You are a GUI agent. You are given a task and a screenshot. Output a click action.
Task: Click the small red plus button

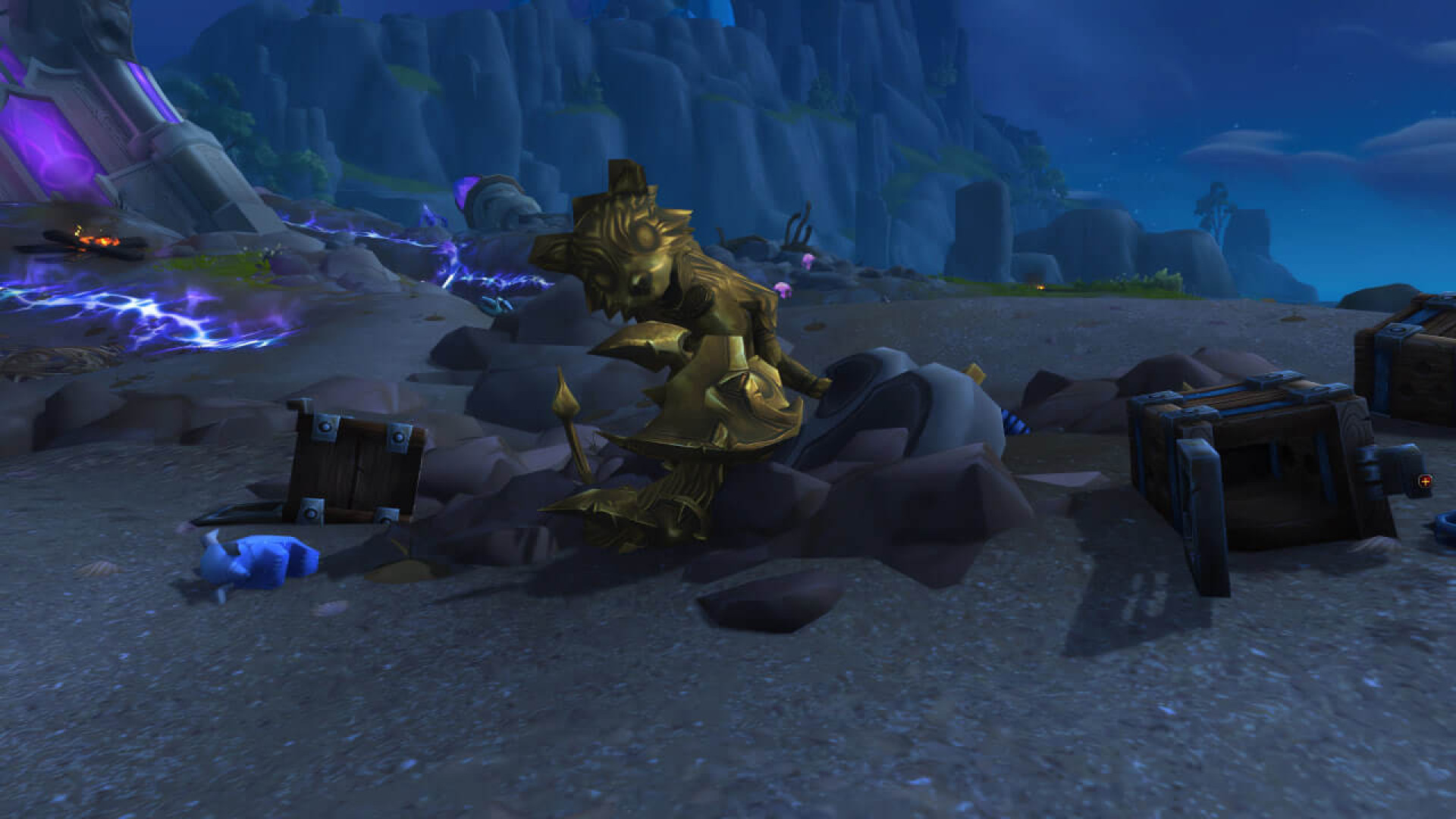pos(1425,481)
